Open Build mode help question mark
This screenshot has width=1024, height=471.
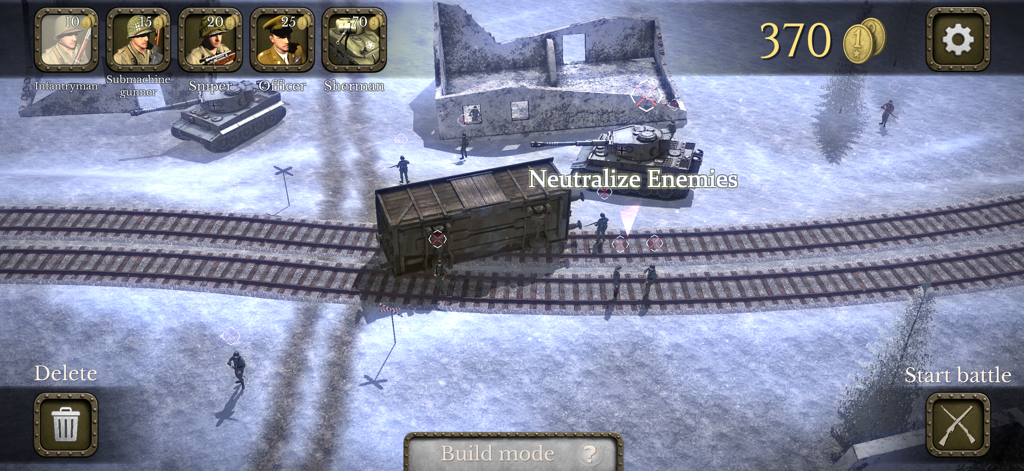(589, 454)
